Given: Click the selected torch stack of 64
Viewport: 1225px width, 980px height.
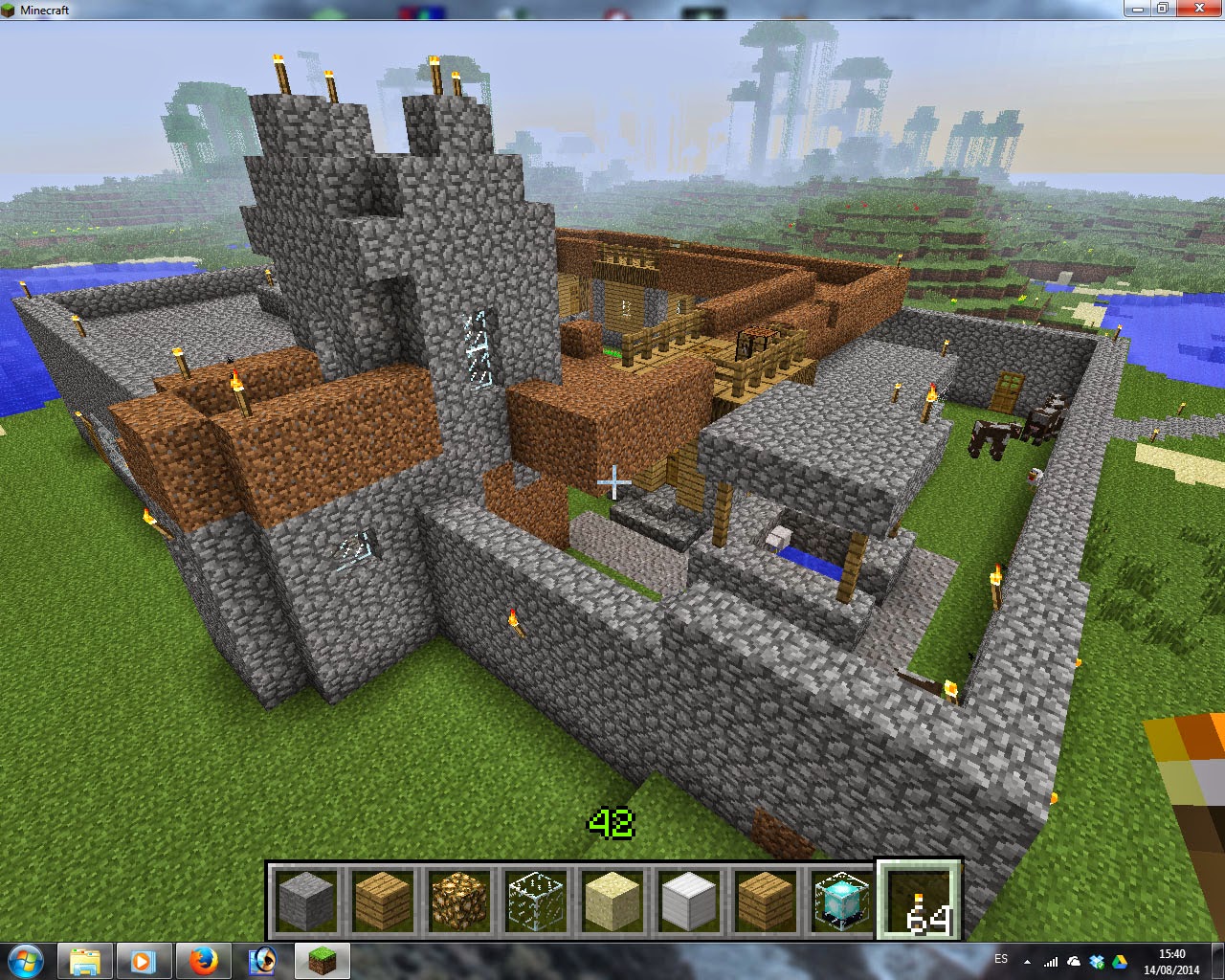Looking at the screenshot, I should [918, 900].
